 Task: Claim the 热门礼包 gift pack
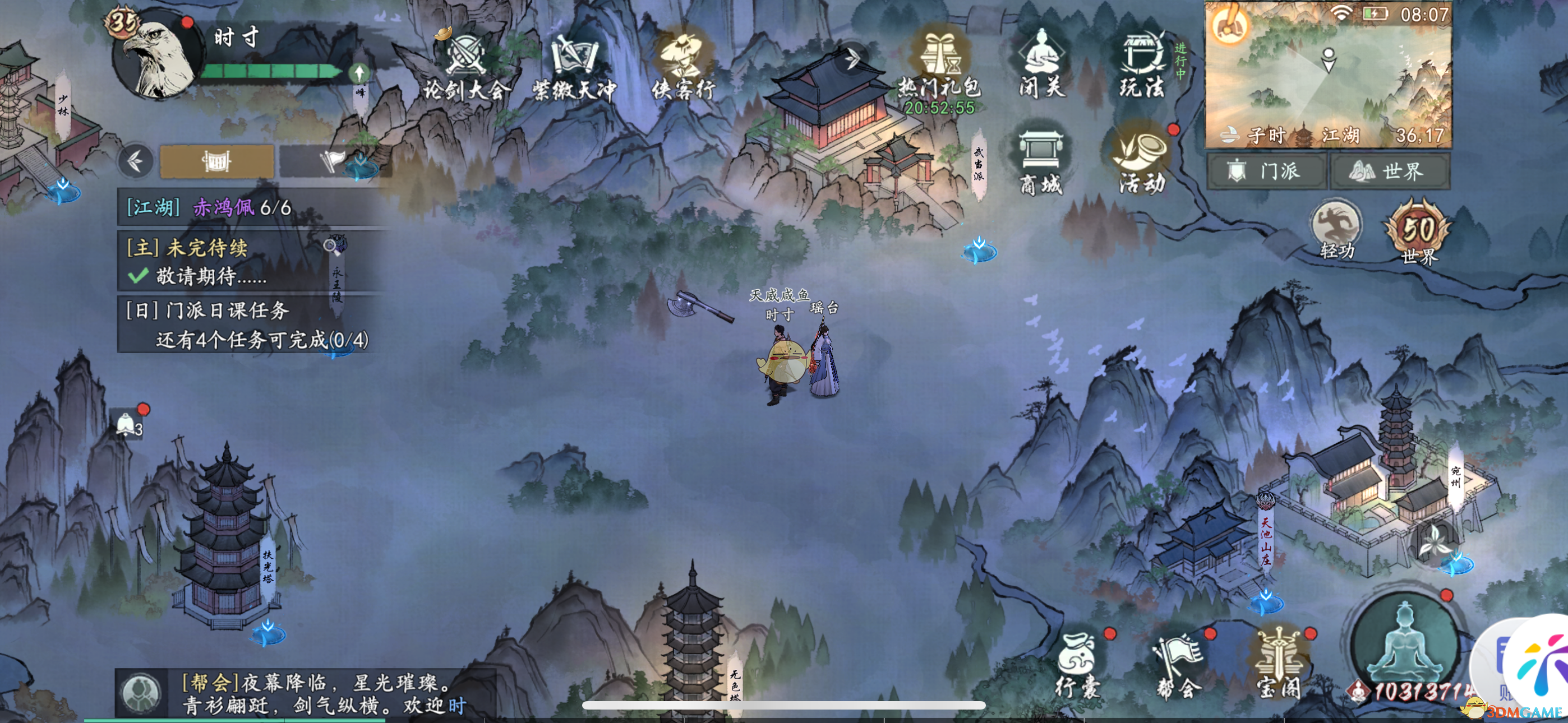point(939,66)
